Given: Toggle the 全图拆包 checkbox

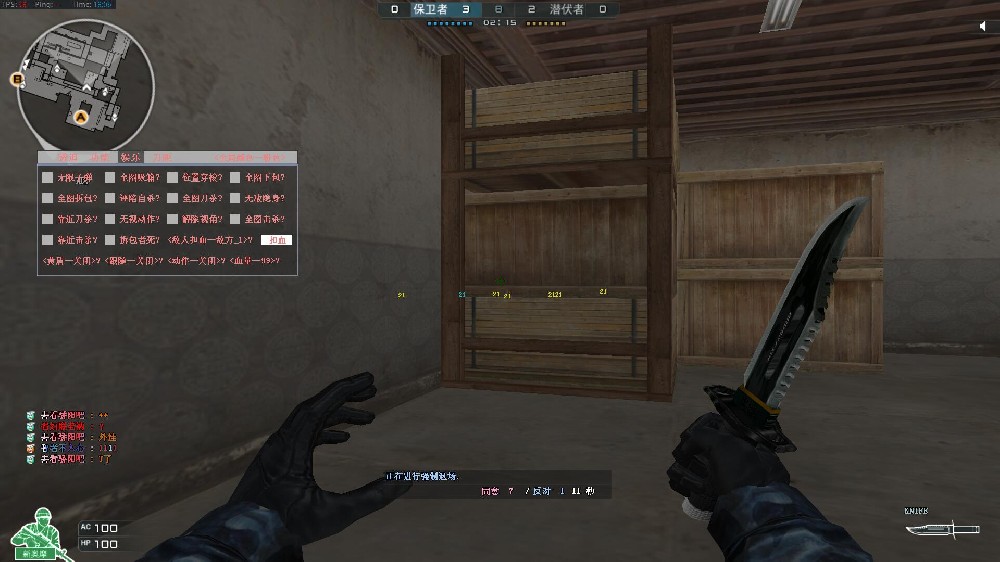Looking at the screenshot, I should (x=48, y=198).
